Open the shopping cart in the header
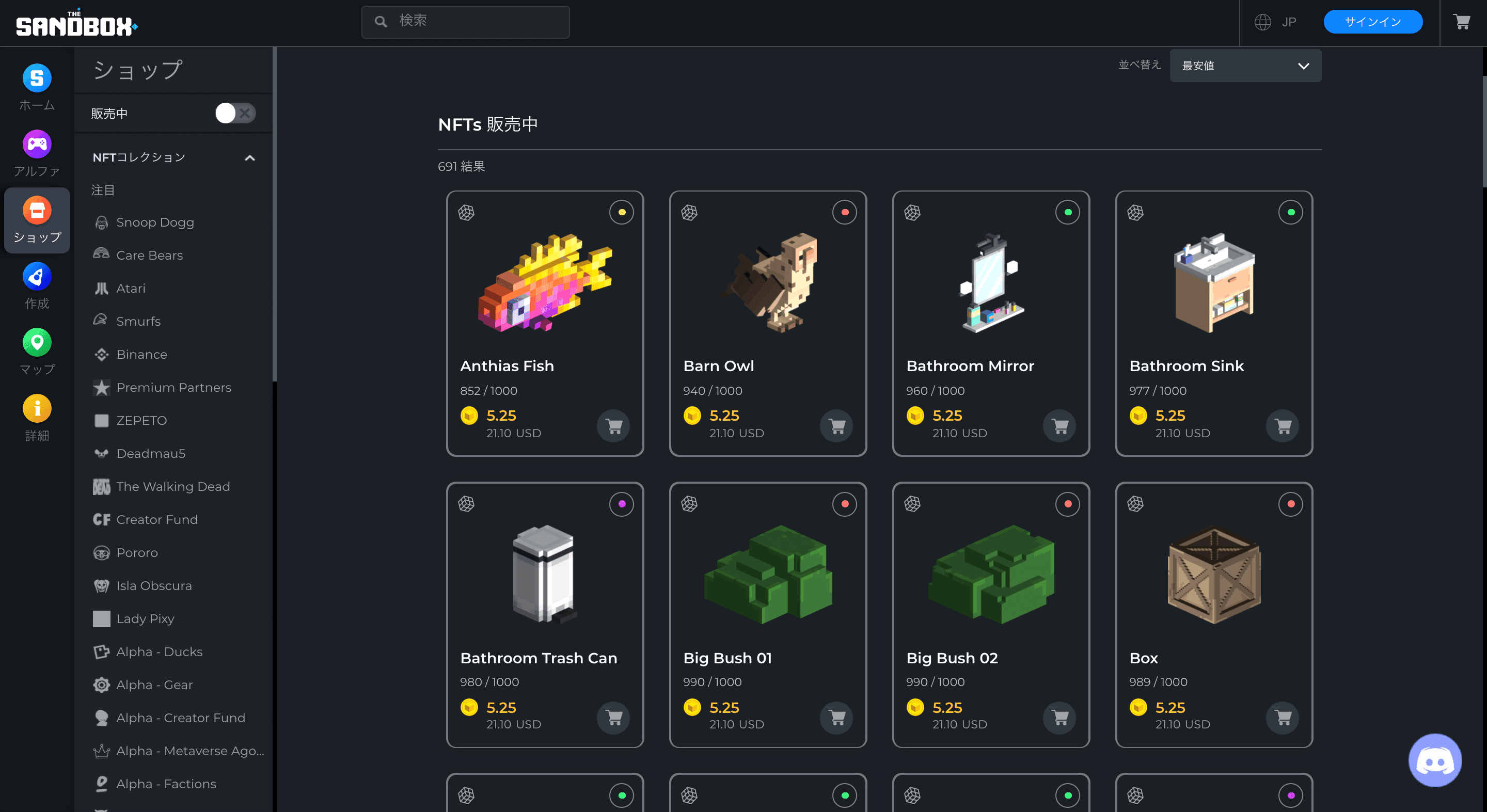Screen dimensions: 1487x812 pos(1462,22)
